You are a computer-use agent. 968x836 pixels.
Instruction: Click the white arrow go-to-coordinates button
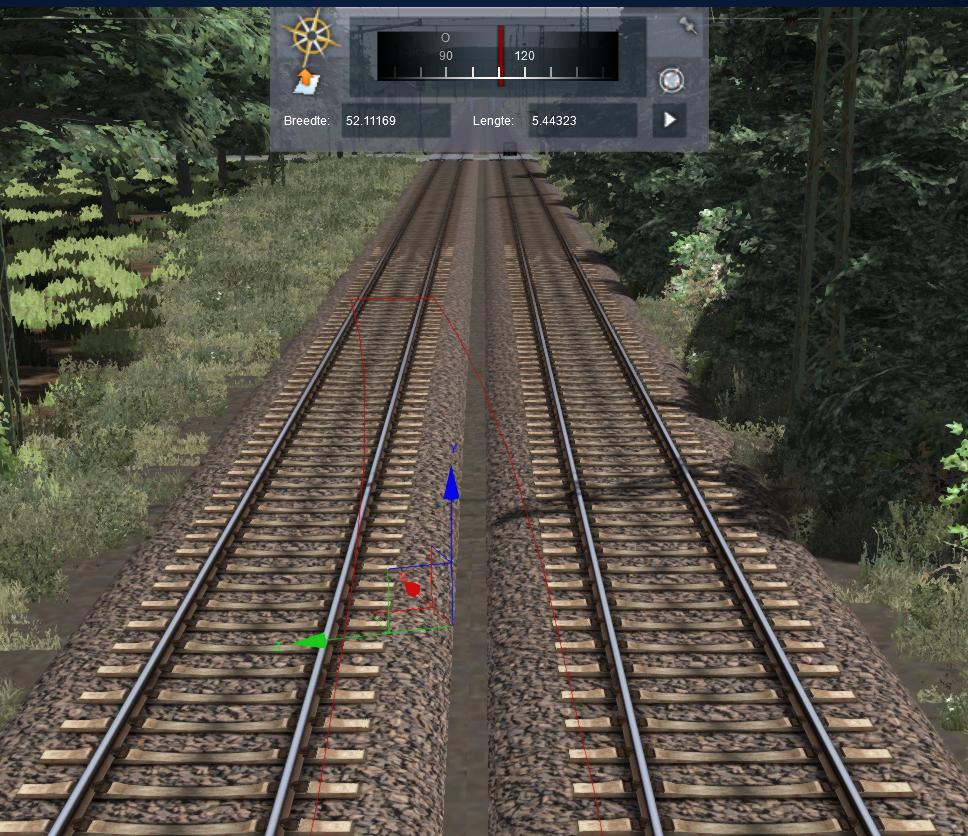670,120
